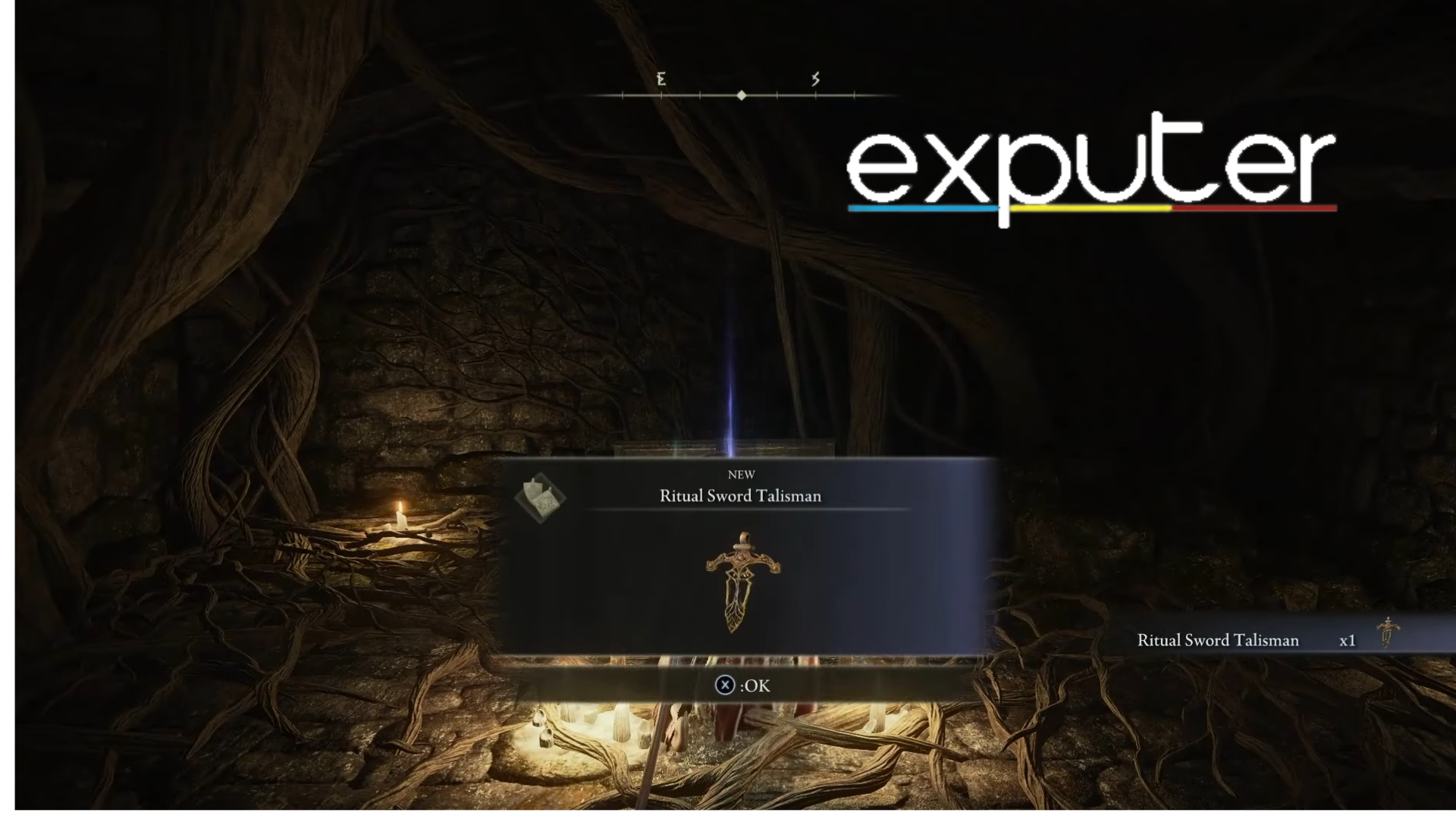This screenshot has height=819, width=1456.
Task: Click the East marker on the compass
Action: click(661, 79)
